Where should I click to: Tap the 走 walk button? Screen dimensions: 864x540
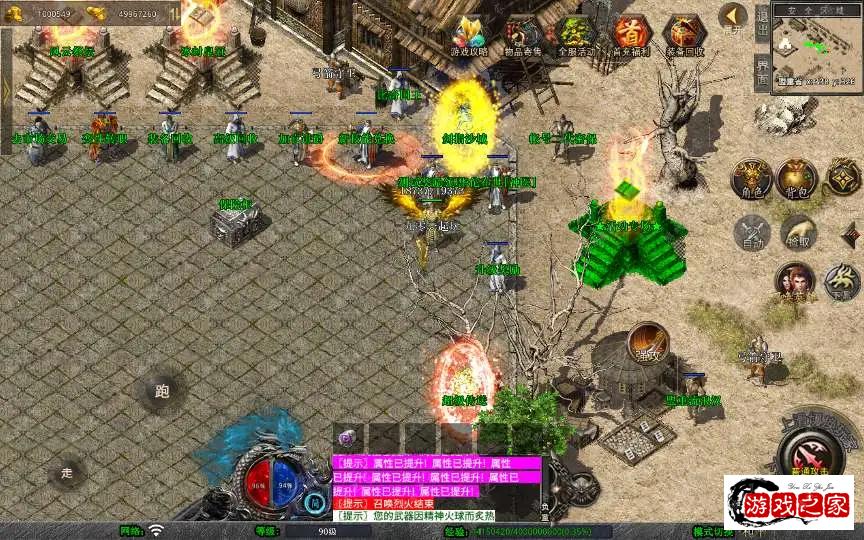(x=68, y=472)
